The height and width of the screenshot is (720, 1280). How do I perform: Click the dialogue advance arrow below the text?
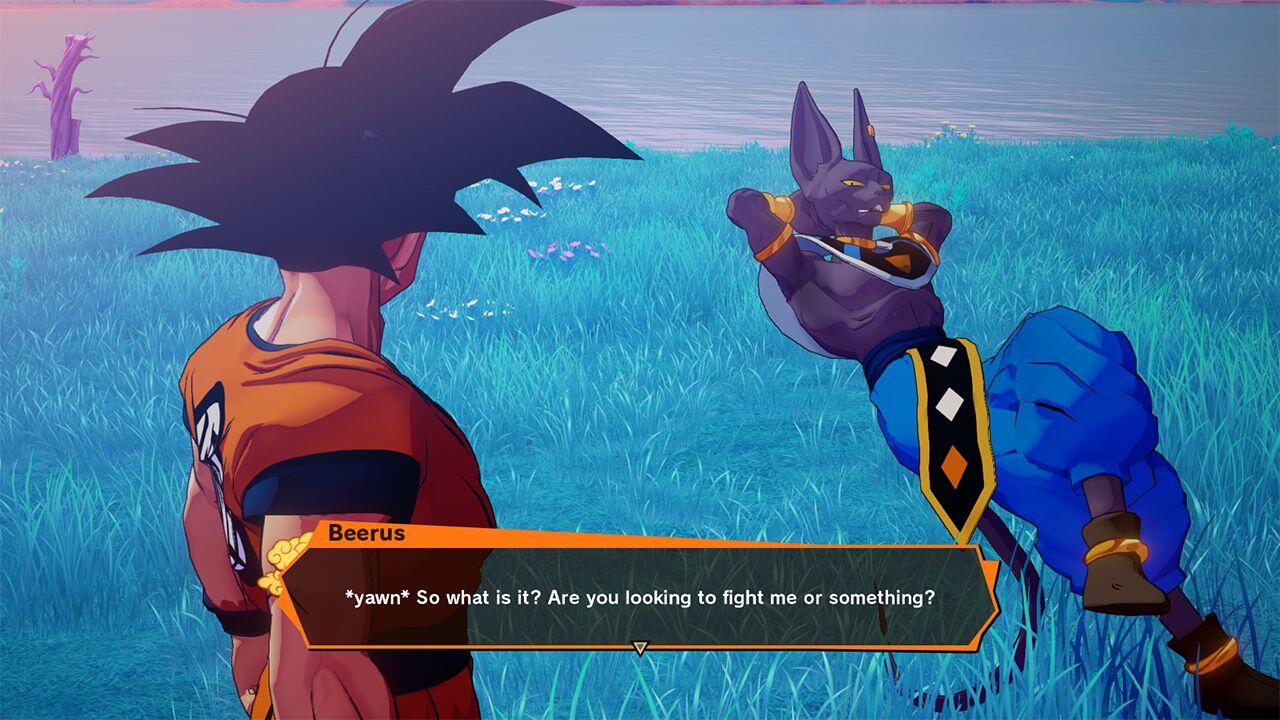[640, 648]
